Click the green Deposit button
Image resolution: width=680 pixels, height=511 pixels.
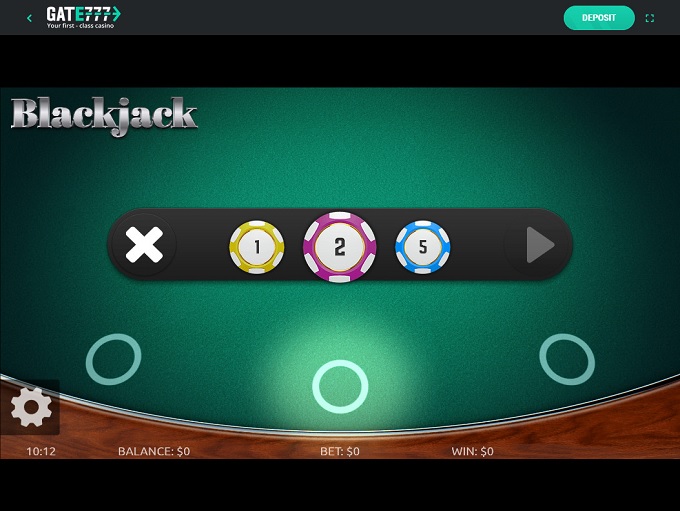(x=599, y=17)
